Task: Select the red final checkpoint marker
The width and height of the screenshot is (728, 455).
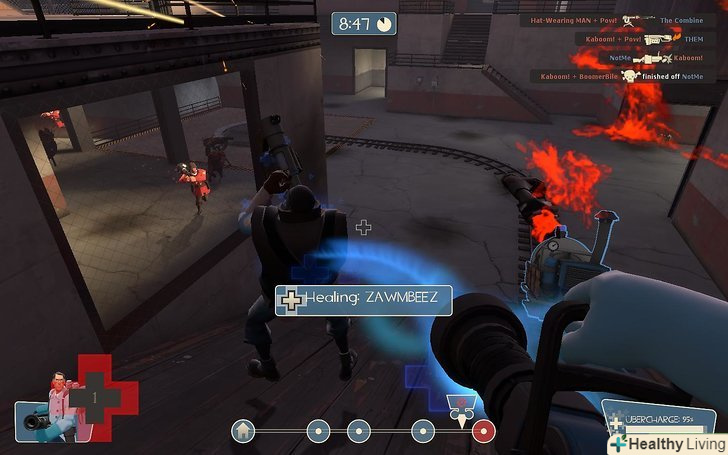Action: click(484, 431)
